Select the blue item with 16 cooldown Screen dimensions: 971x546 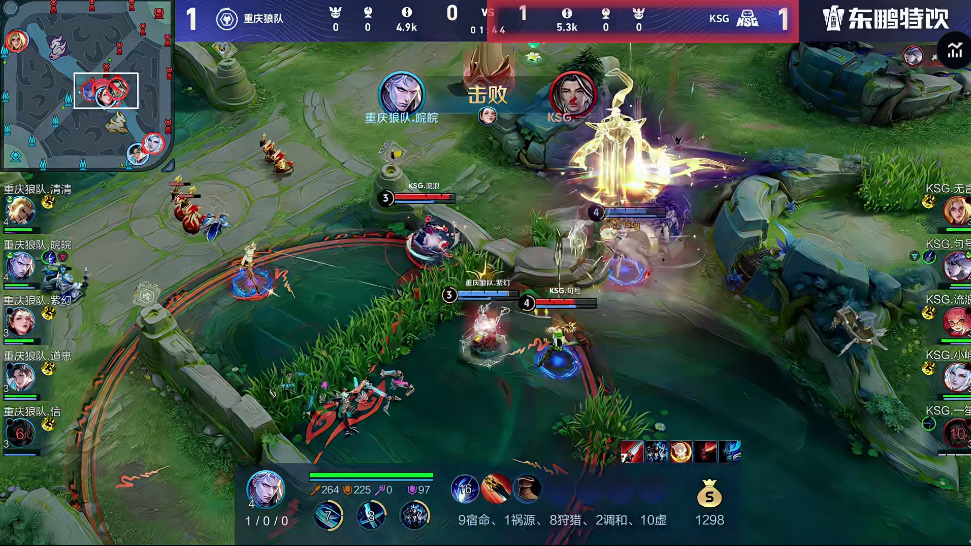point(464,489)
